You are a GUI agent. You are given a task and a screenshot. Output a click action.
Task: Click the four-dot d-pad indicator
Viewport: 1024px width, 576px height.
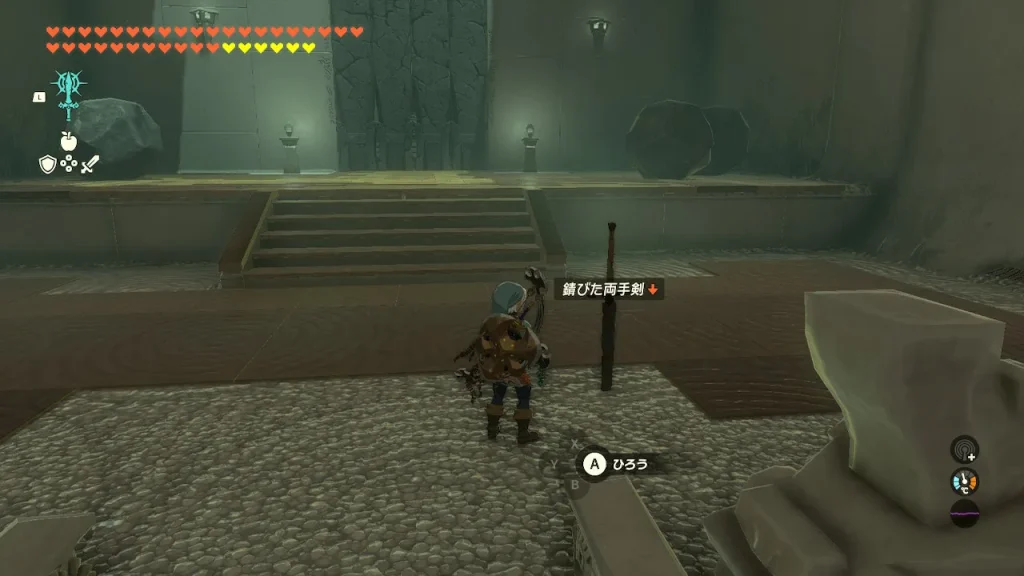pyautogui.click(x=68, y=164)
